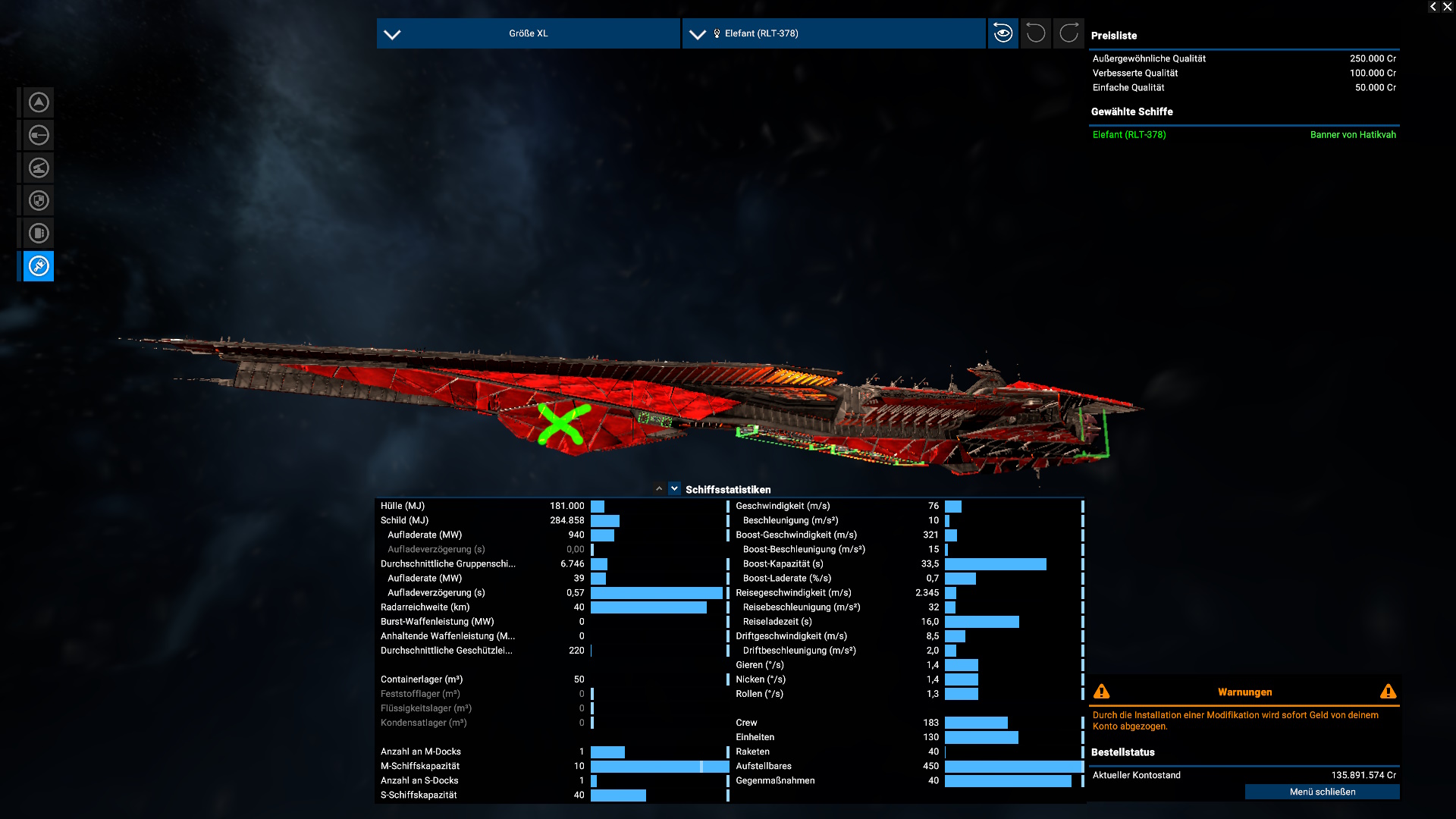
Task: Click the undo arrow button
Action: point(1035,33)
